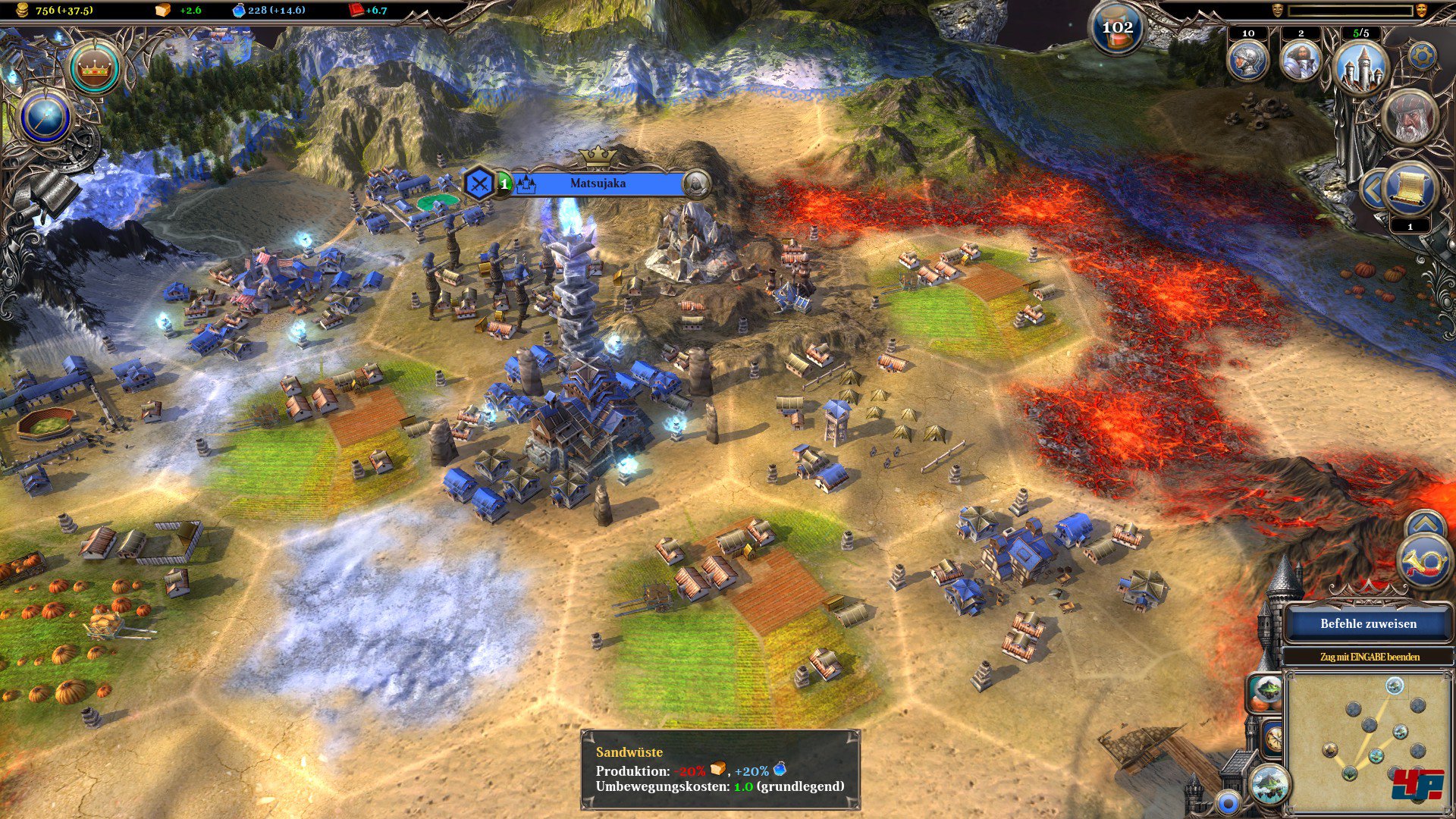Click the Befehle zuweisen button

coord(1368,623)
